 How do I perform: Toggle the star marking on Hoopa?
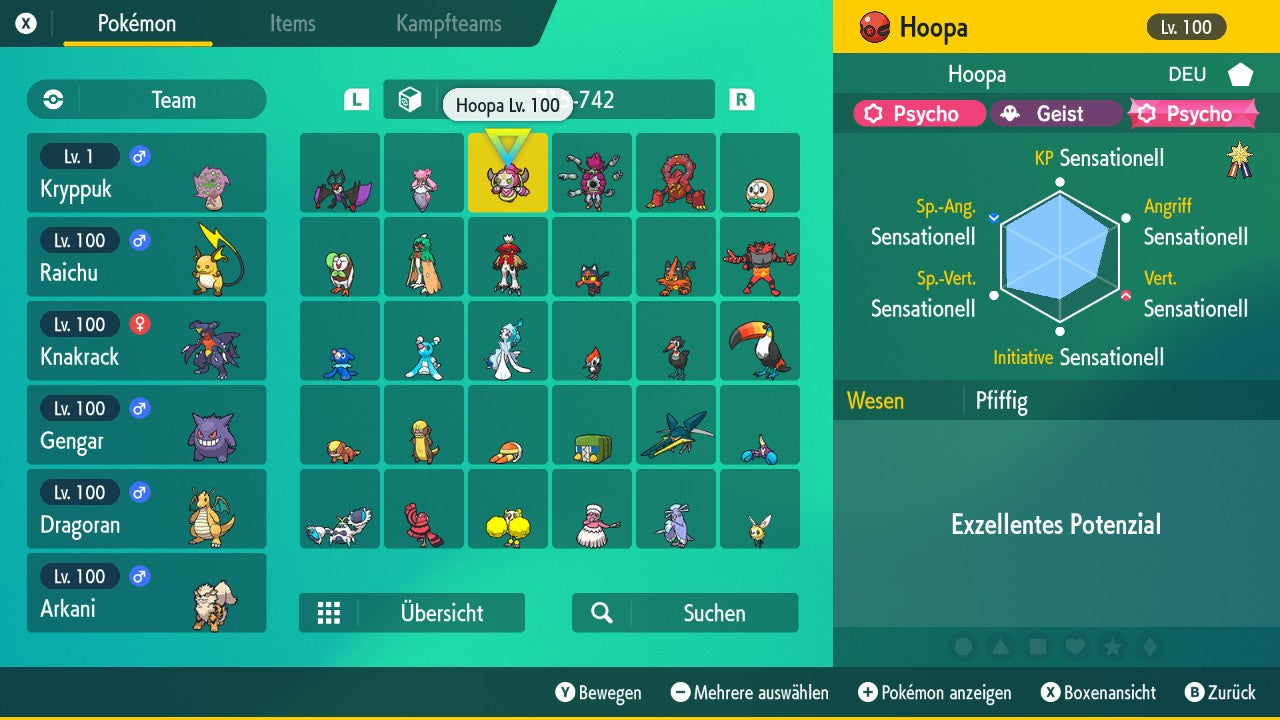click(x=1112, y=647)
